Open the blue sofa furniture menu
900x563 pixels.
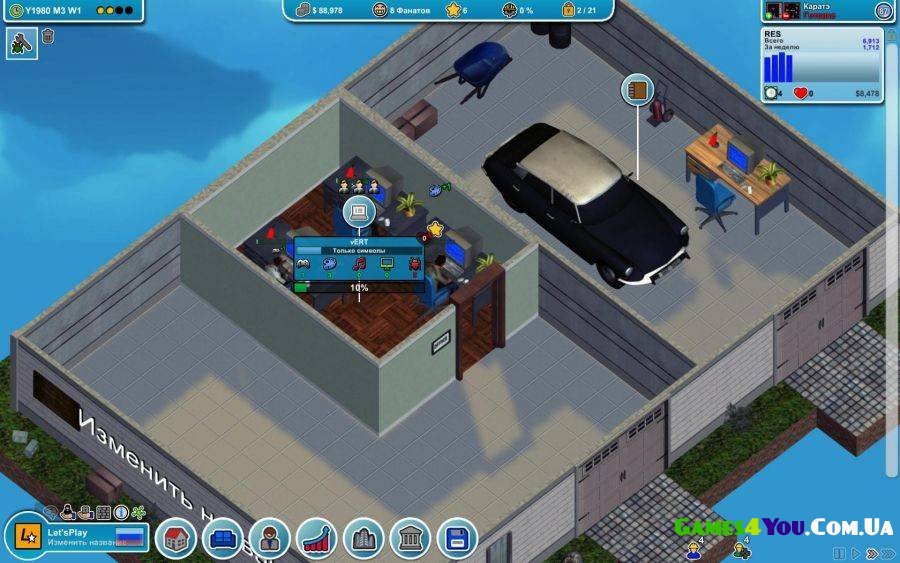pyautogui.click(x=223, y=539)
